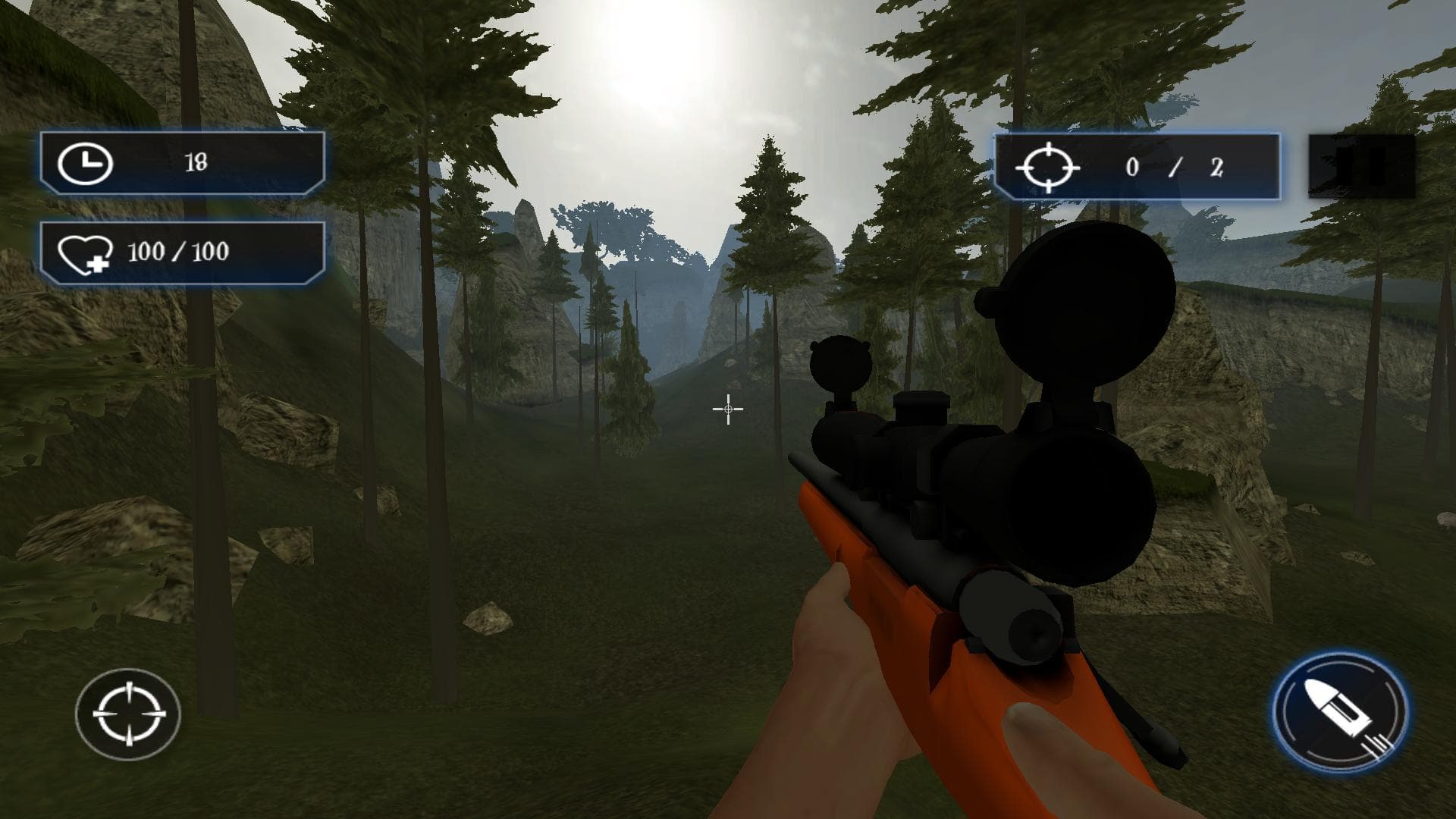Click the clock symbol to check remaining time
Image resolution: width=1456 pixels, height=819 pixels.
(x=86, y=162)
